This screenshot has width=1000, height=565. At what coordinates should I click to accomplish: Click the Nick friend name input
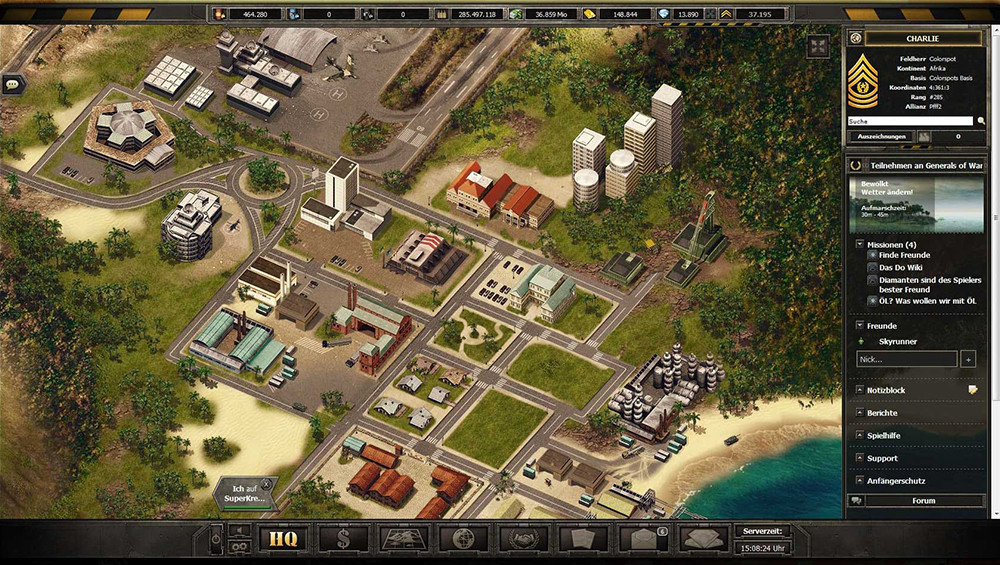pos(906,358)
